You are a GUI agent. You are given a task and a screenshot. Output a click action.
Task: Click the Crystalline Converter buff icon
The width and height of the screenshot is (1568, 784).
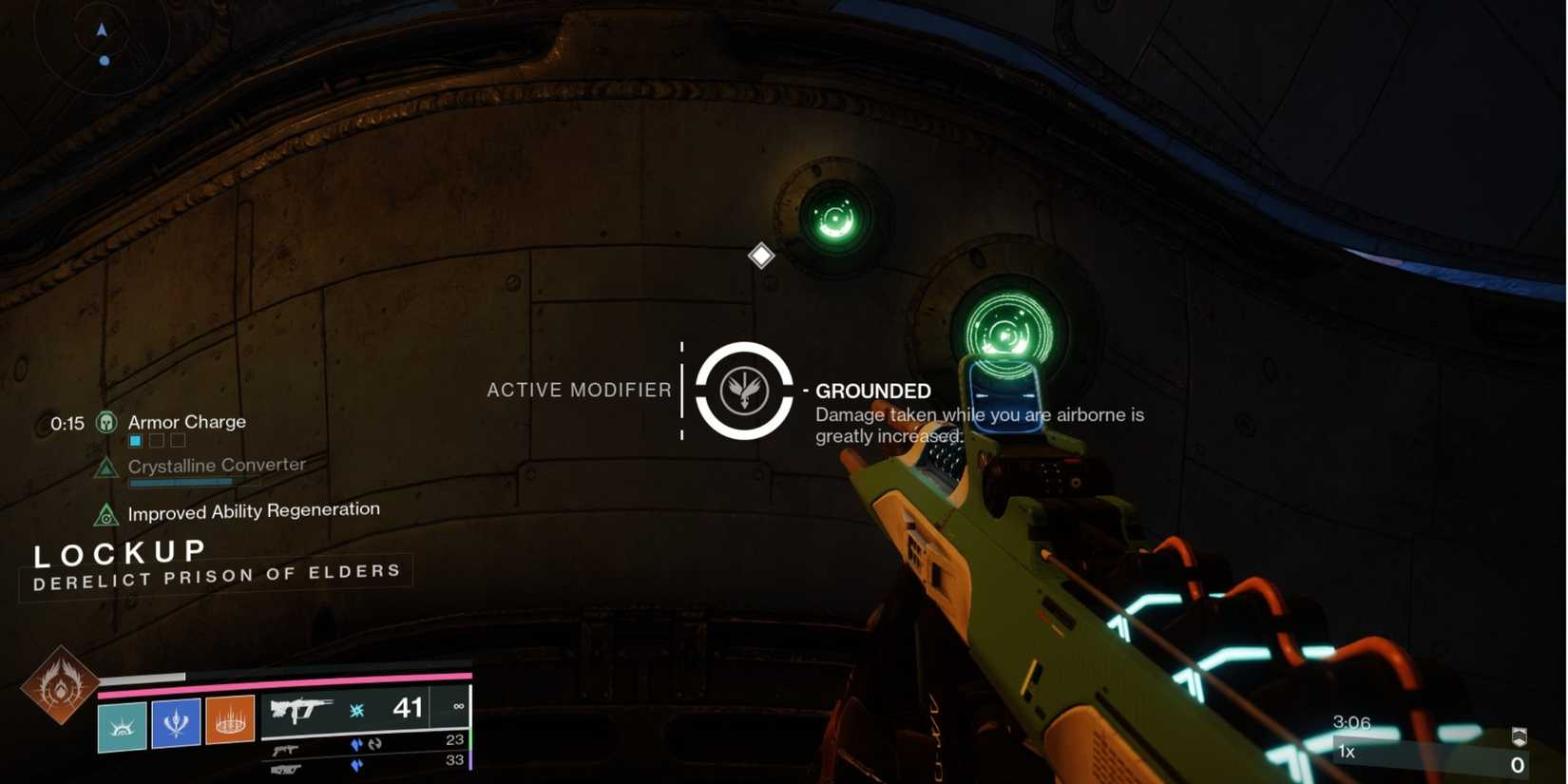(x=105, y=466)
